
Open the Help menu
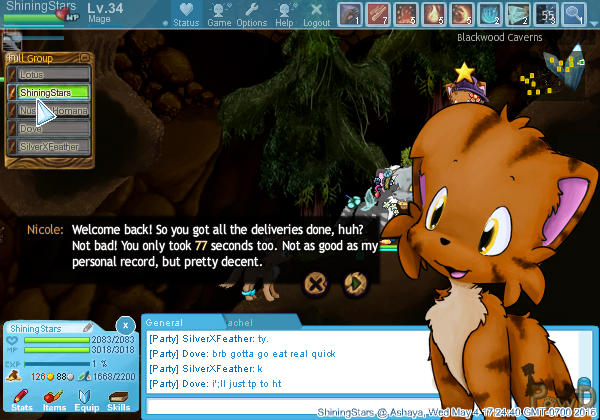284,14
